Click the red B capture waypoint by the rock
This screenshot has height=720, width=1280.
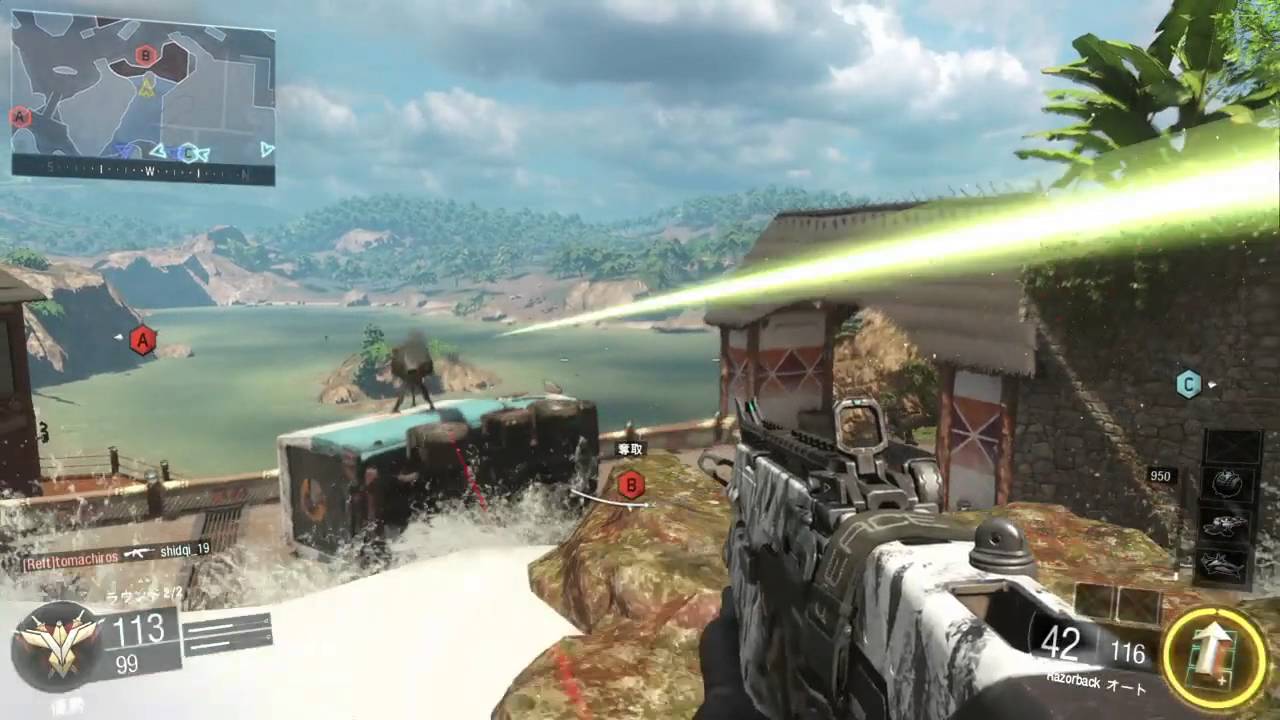tap(630, 486)
